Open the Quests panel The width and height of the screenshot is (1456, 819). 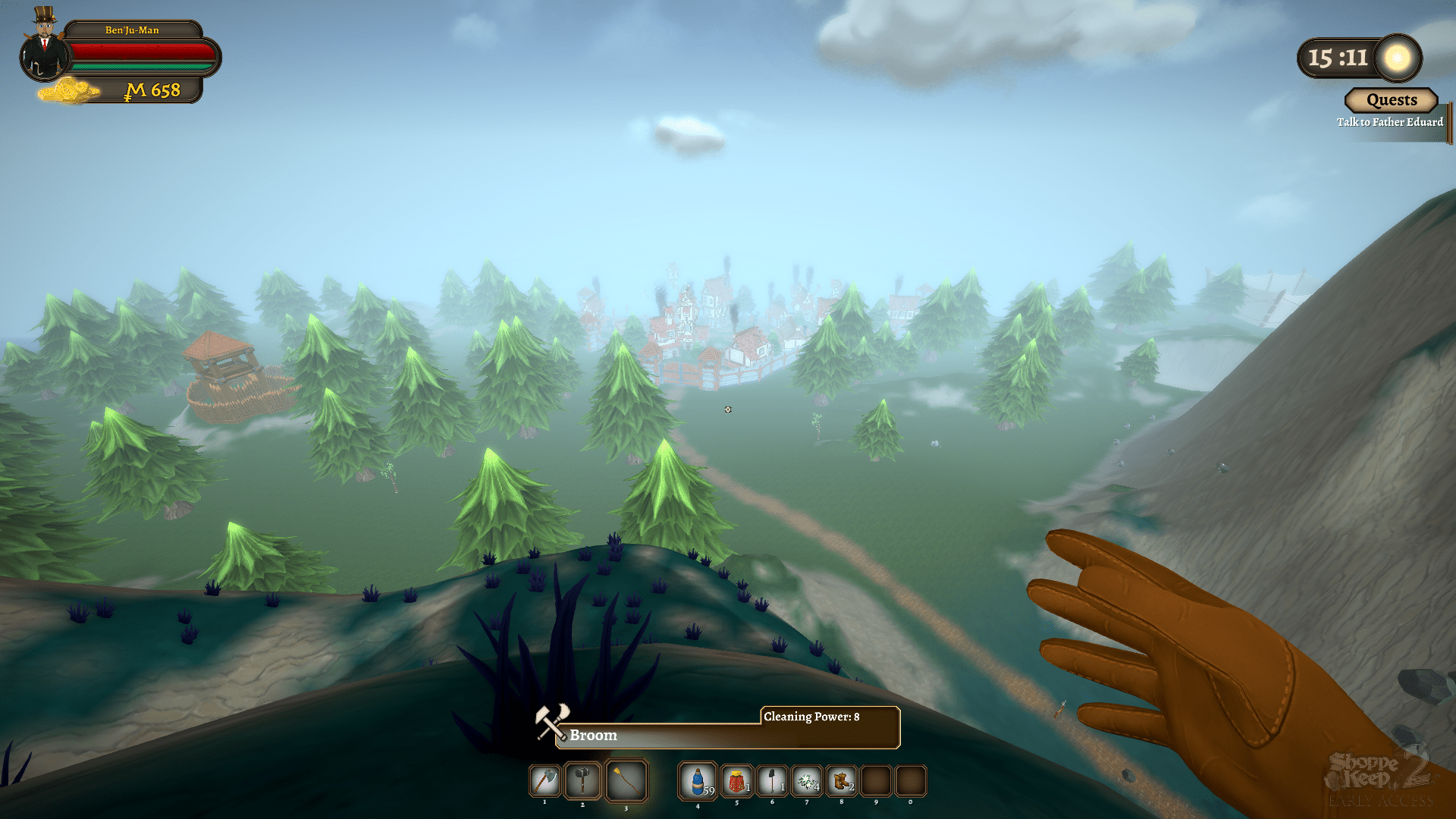1391,100
